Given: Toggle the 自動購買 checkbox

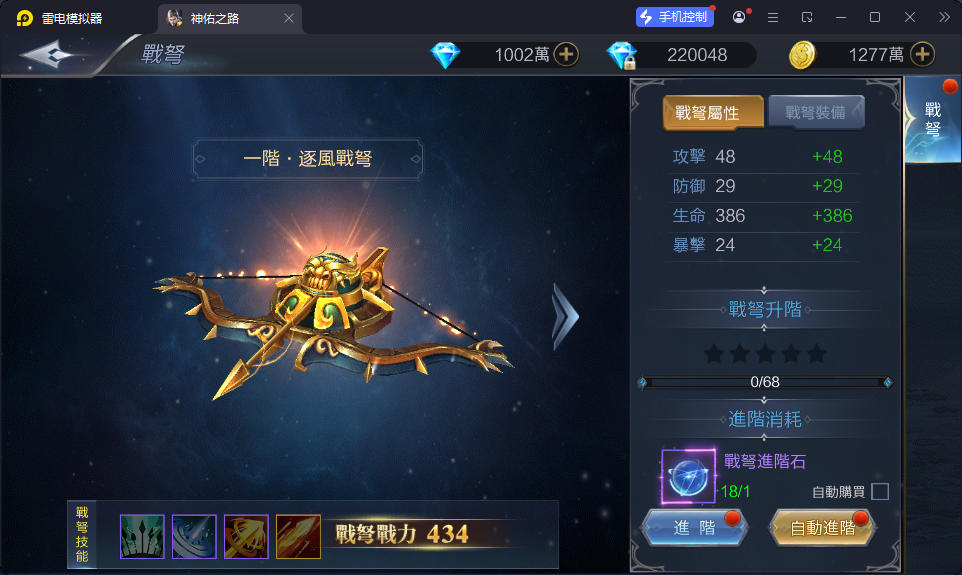Looking at the screenshot, I should point(880,491).
